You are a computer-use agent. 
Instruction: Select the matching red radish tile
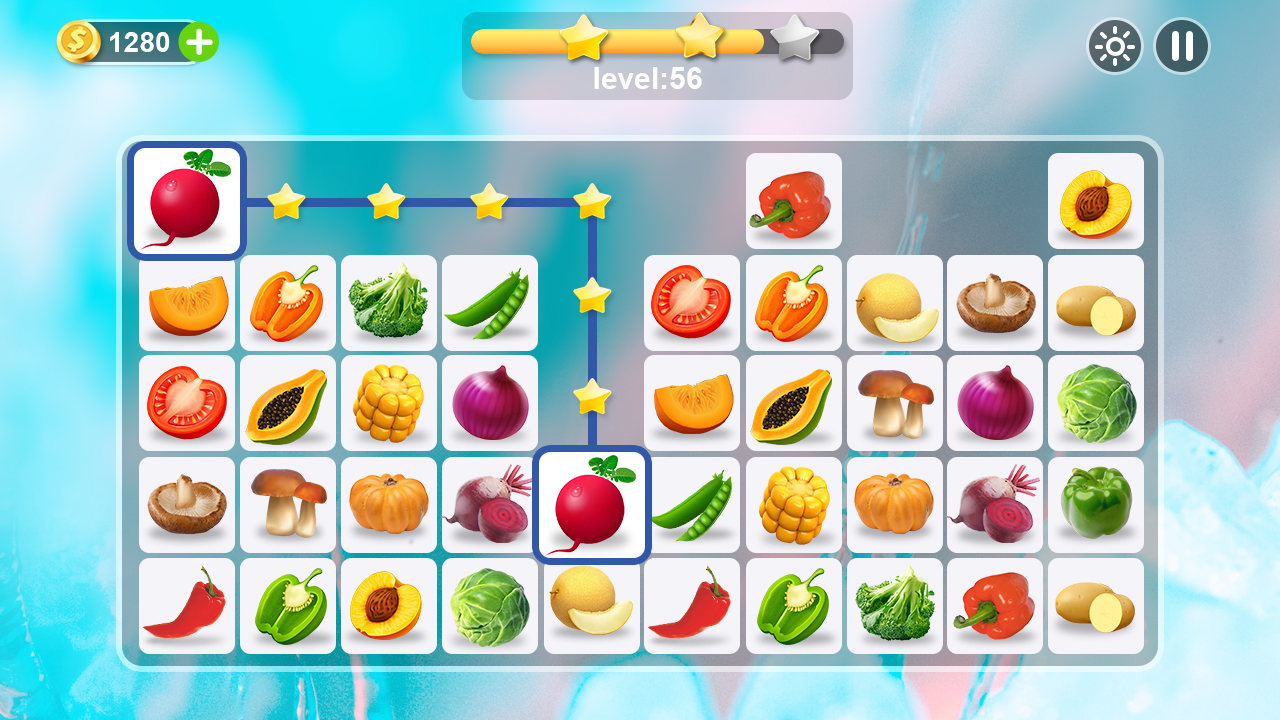point(591,503)
